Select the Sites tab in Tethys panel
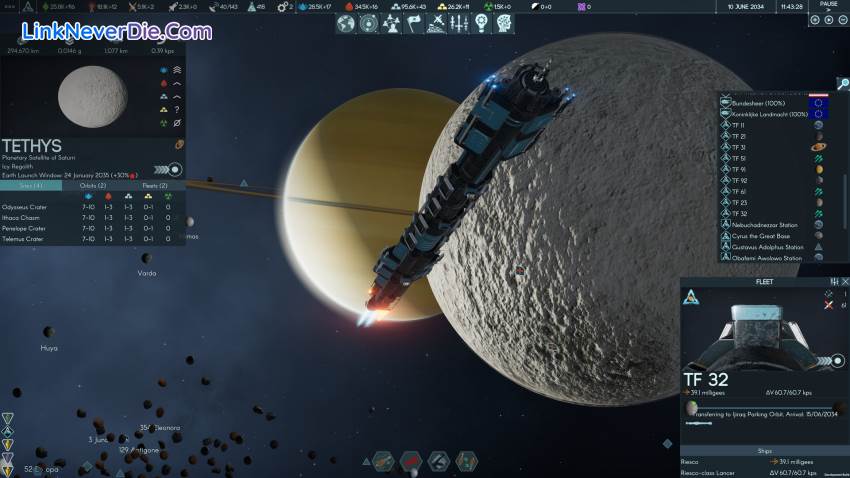 click(31, 186)
